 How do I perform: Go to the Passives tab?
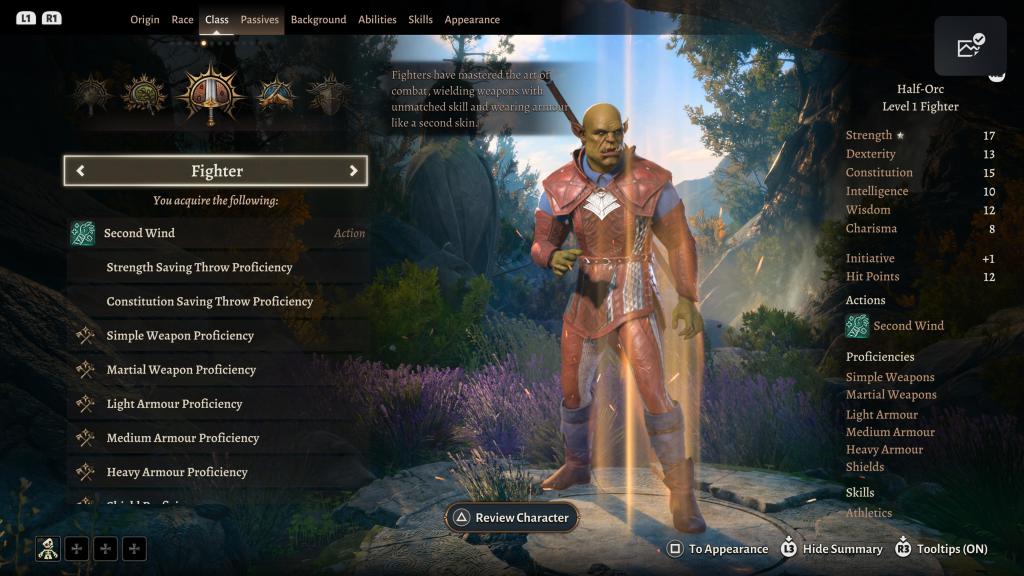click(260, 20)
